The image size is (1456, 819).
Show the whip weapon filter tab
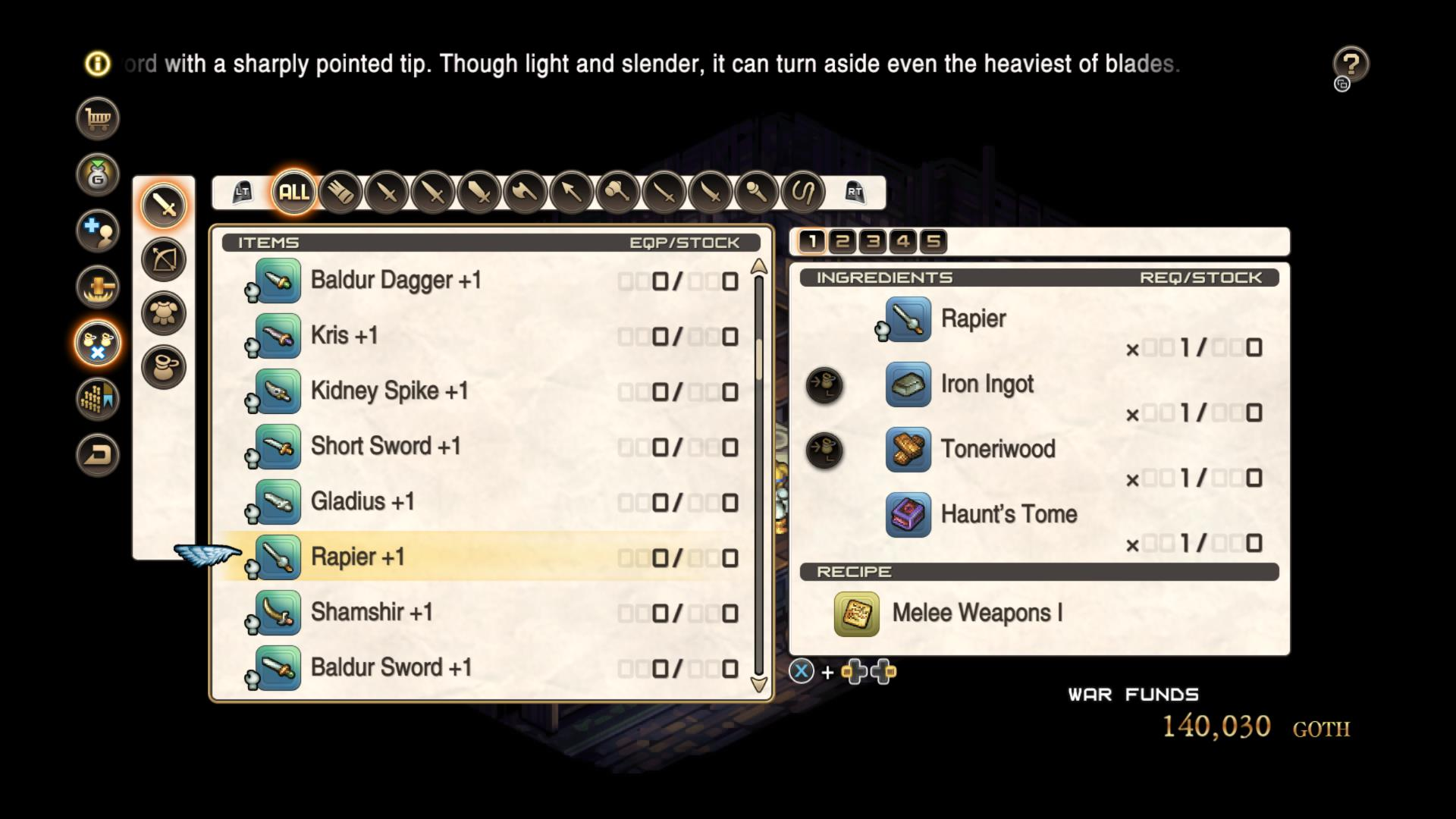803,192
